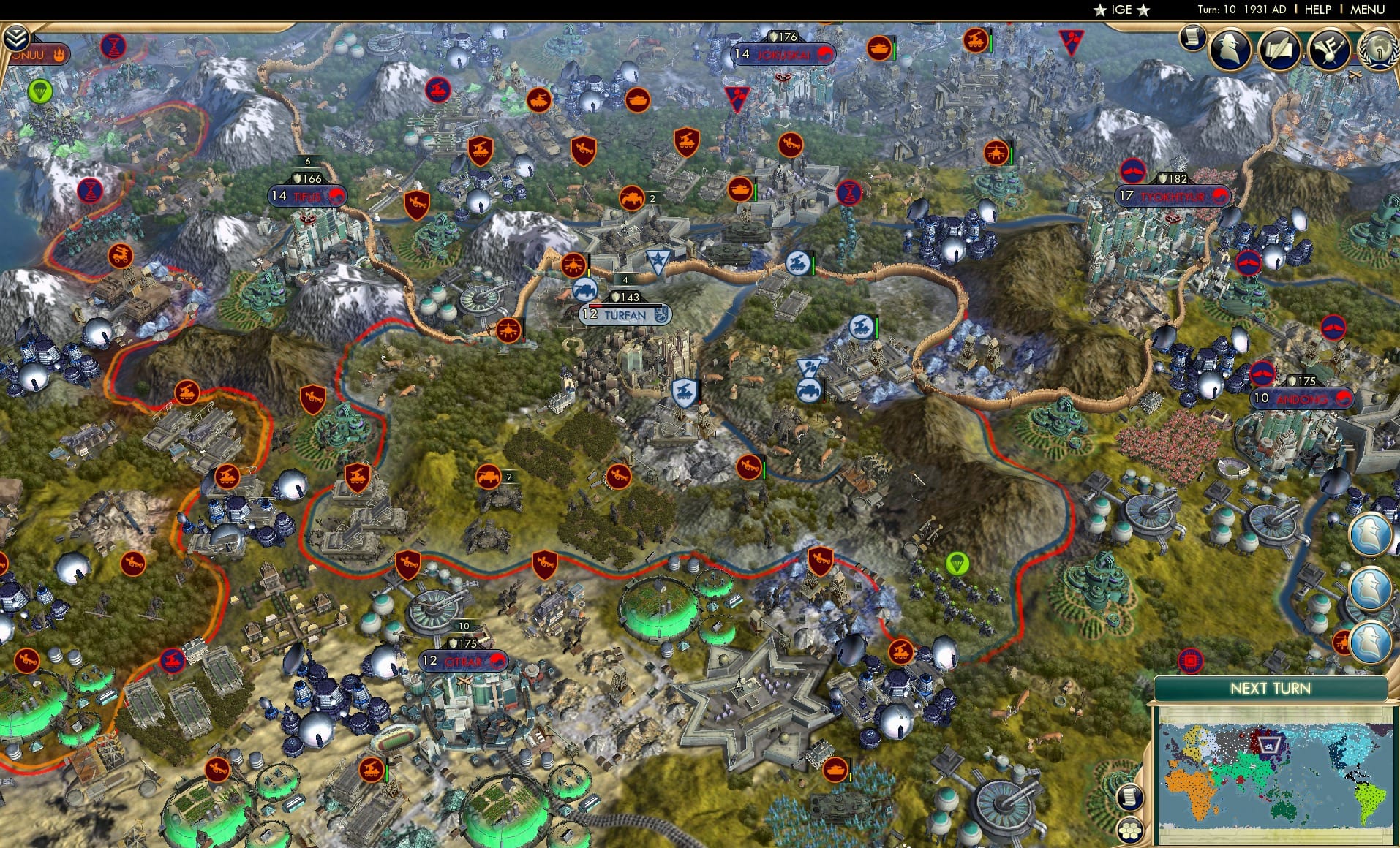Toggle map options with the hex grid icon
Image resolution: width=1400 pixels, height=848 pixels.
(1131, 830)
